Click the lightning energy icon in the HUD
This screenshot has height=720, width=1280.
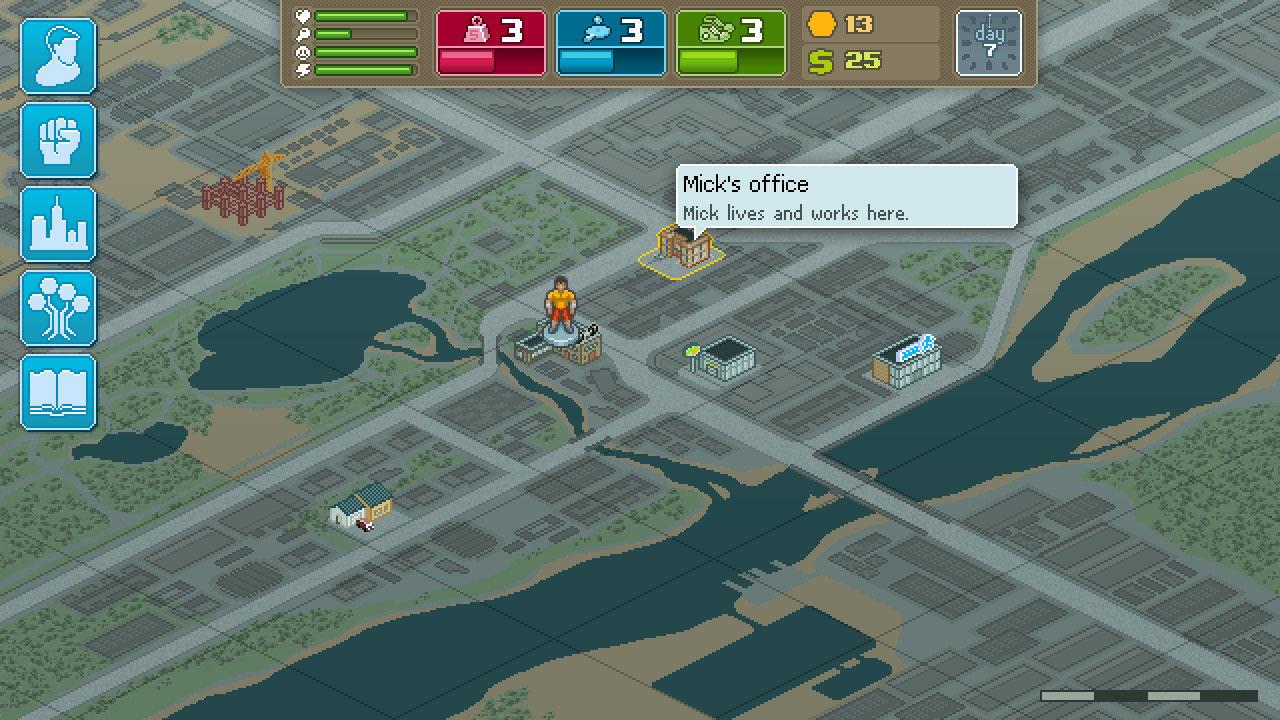pyautogui.click(x=301, y=68)
